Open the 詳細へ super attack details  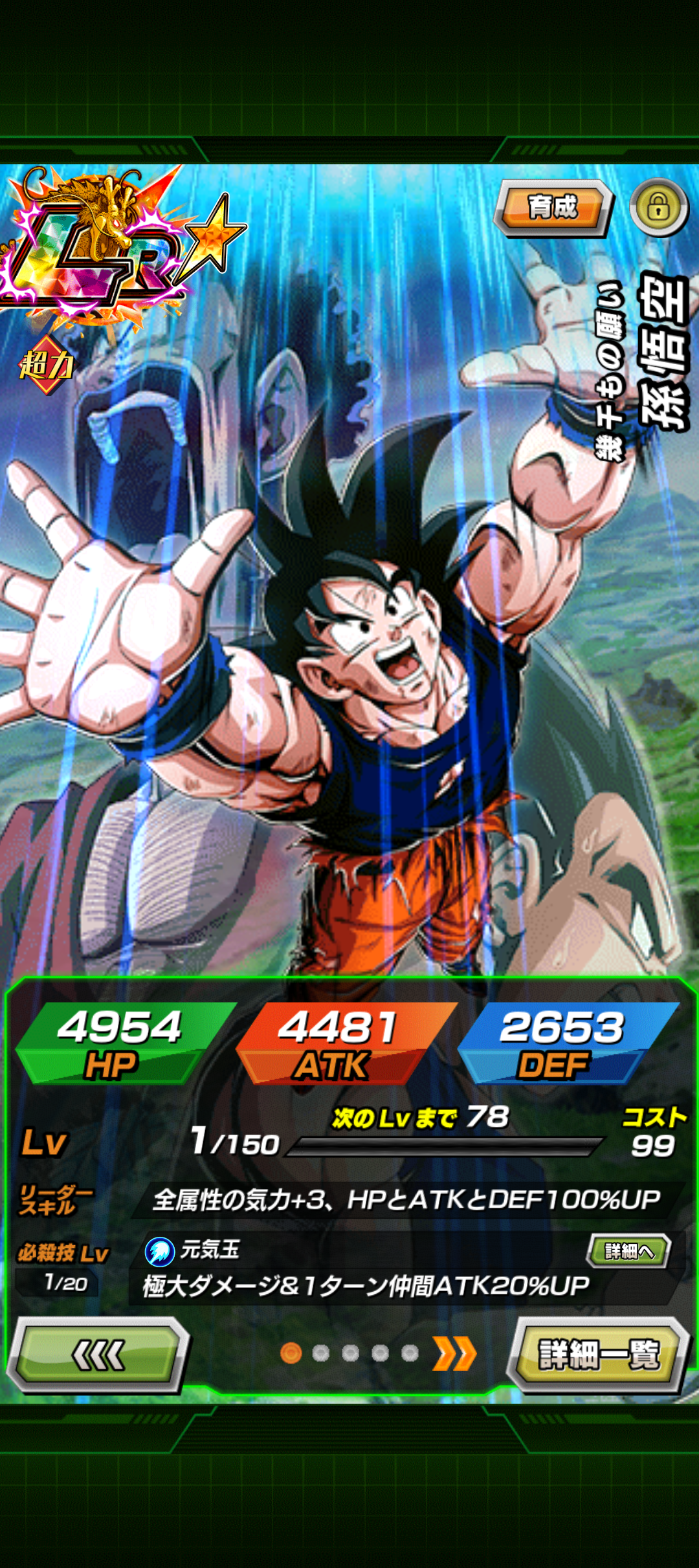pos(628,1251)
